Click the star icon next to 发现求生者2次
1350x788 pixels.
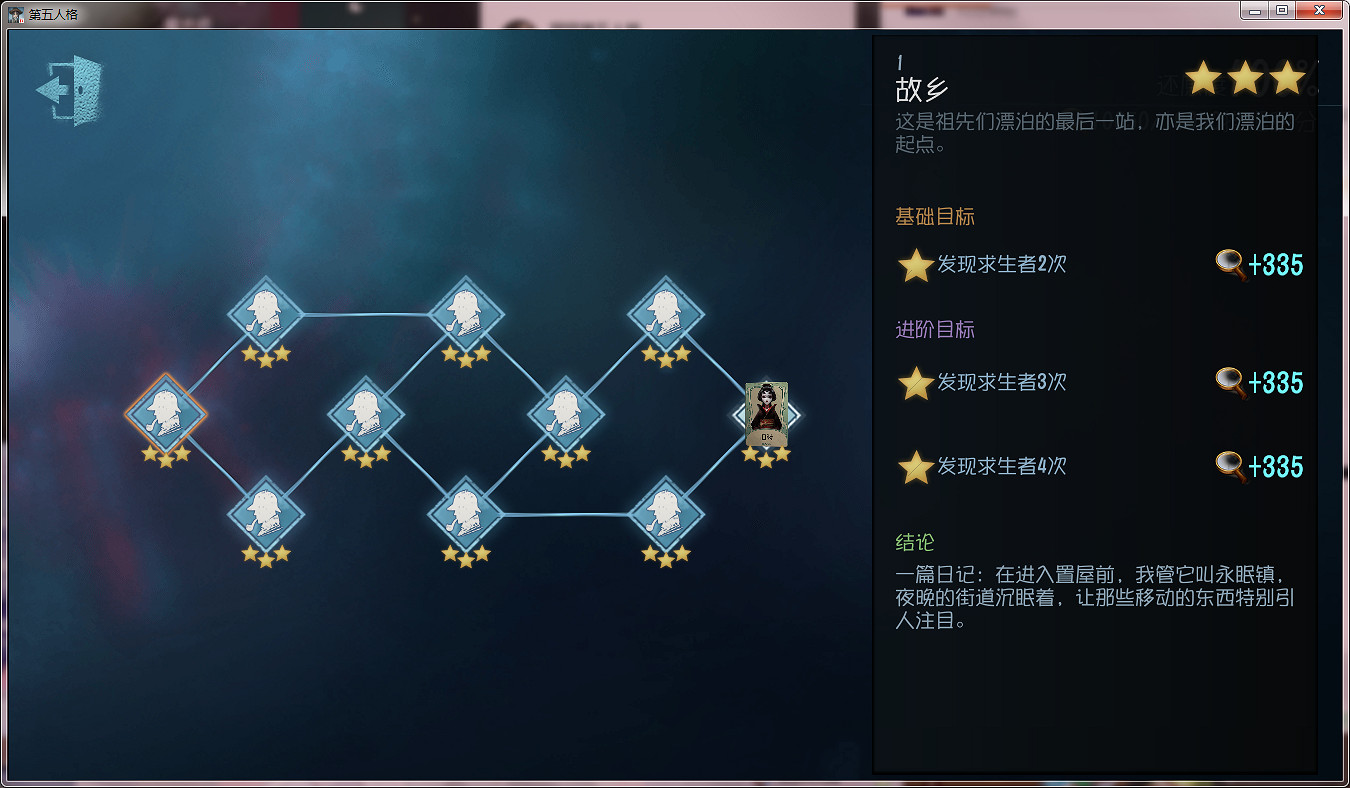pyautogui.click(x=915, y=264)
